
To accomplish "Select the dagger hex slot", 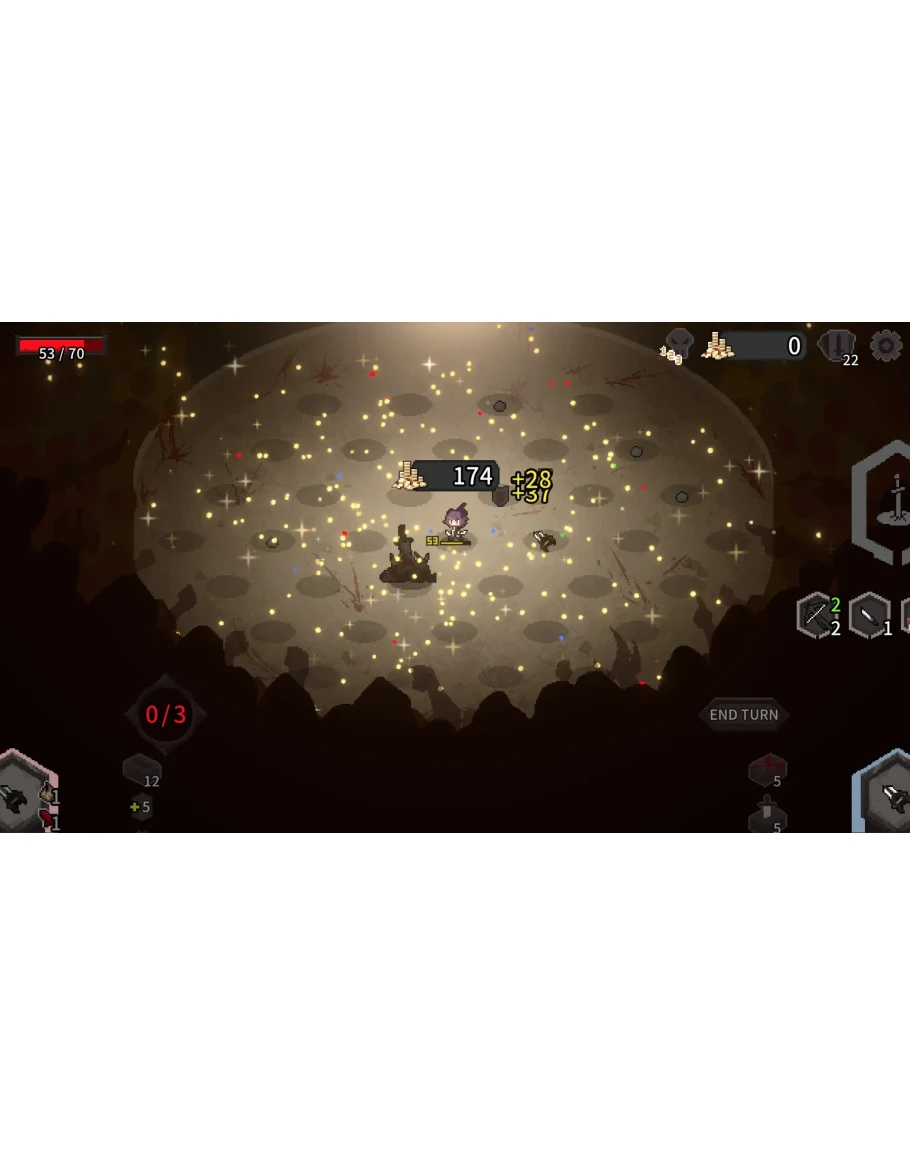I will coord(869,615).
